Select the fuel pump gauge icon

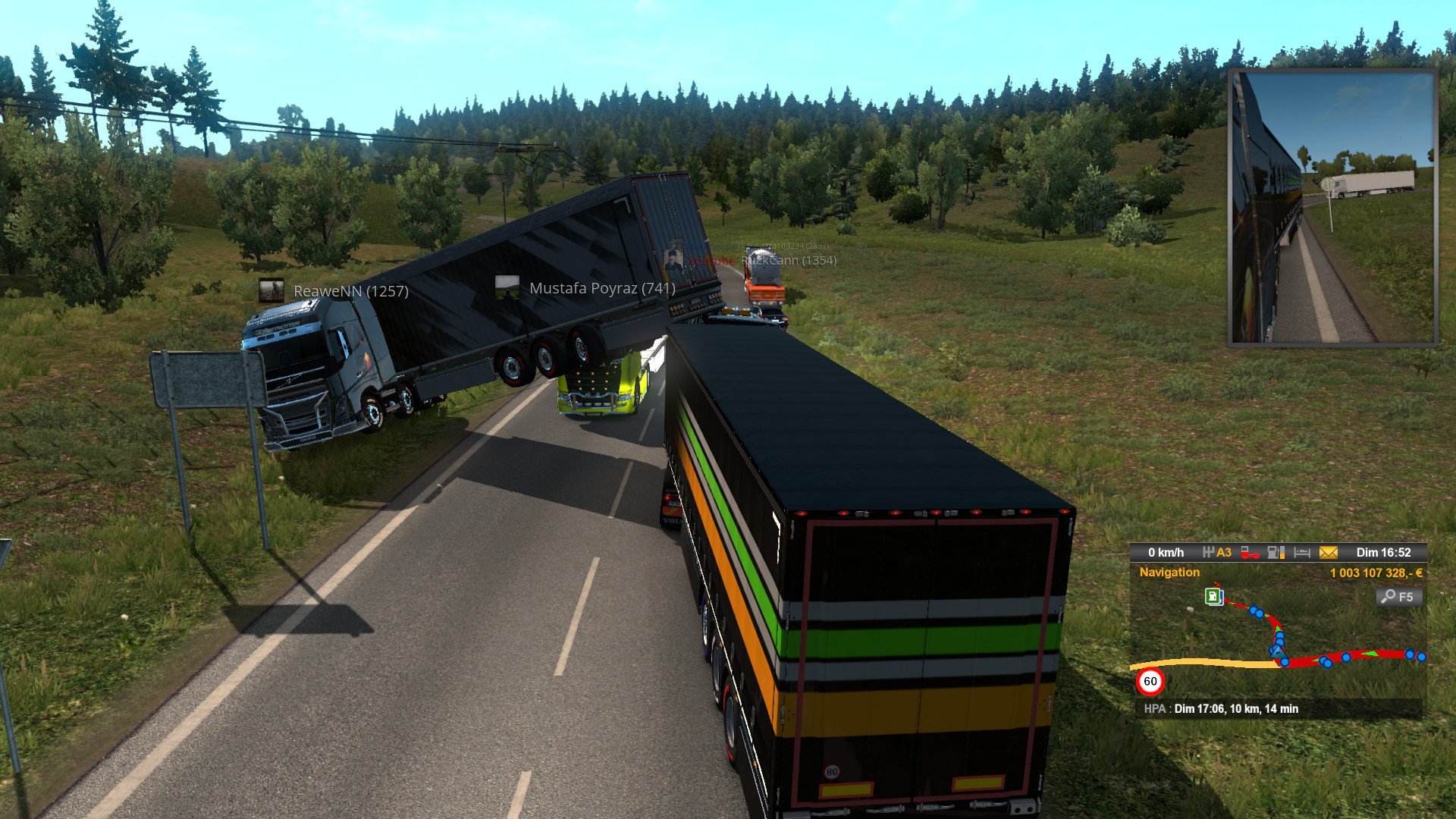[x=1276, y=553]
